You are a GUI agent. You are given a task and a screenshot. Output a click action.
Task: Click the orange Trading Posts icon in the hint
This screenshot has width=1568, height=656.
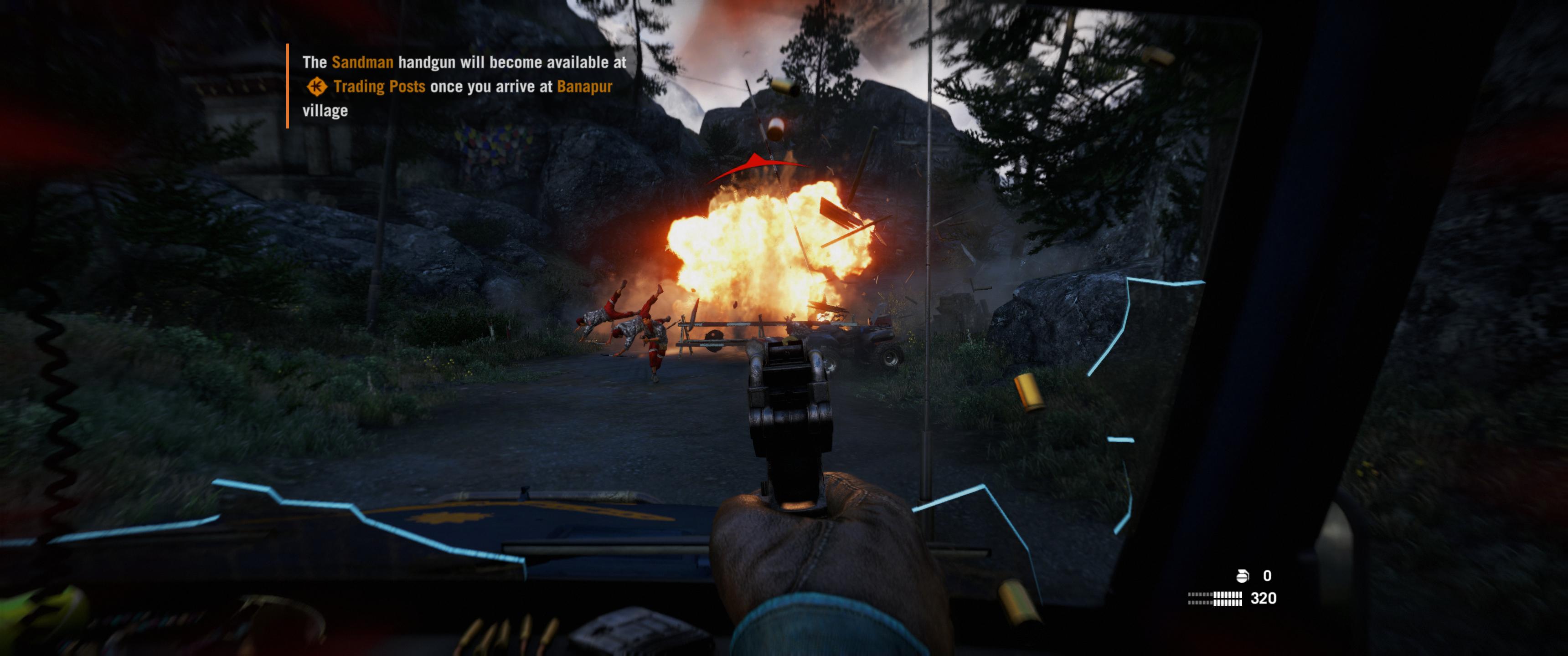click(316, 87)
